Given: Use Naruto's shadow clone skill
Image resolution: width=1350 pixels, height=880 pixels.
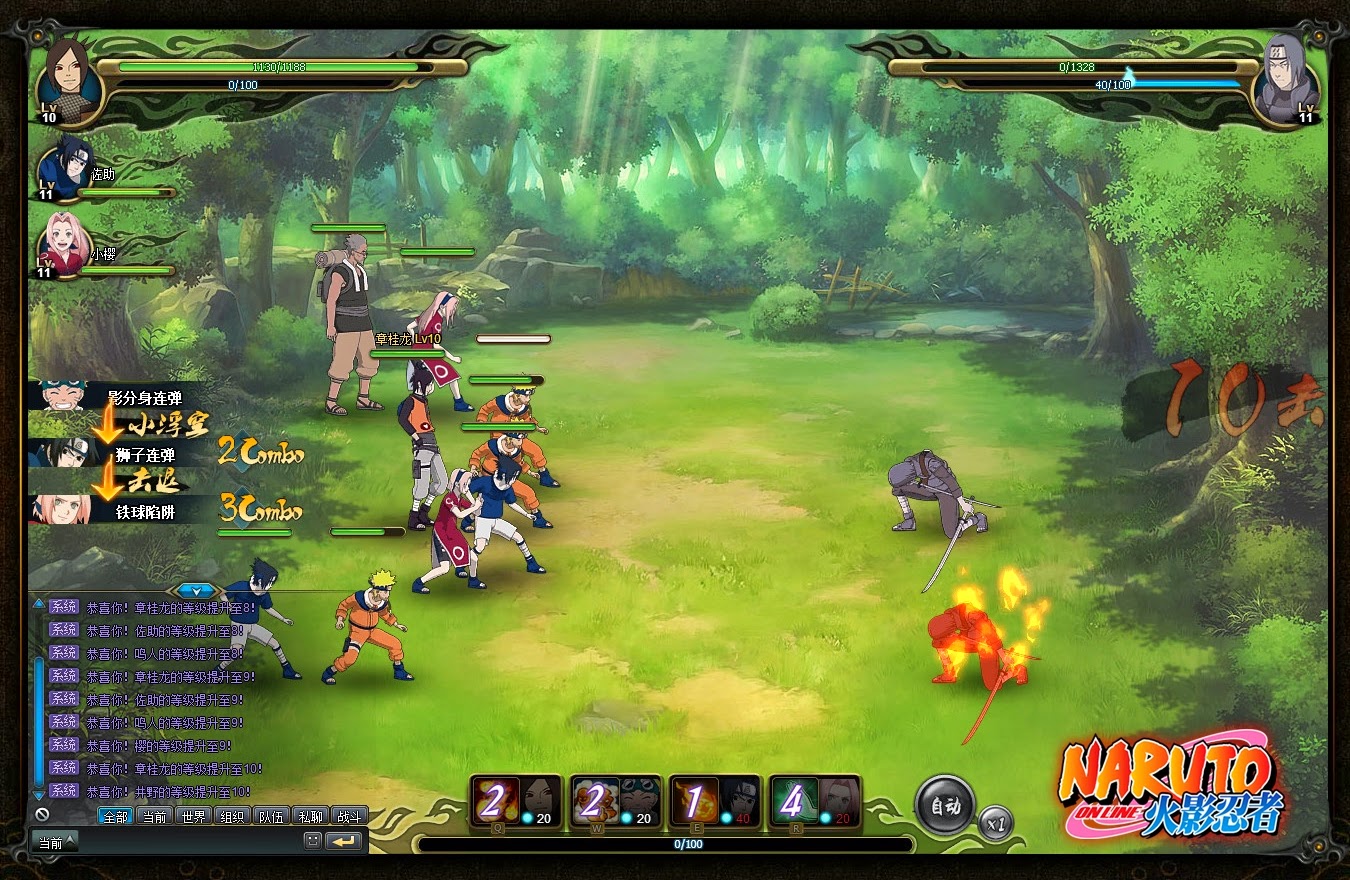Looking at the screenshot, I should [595, 802].
